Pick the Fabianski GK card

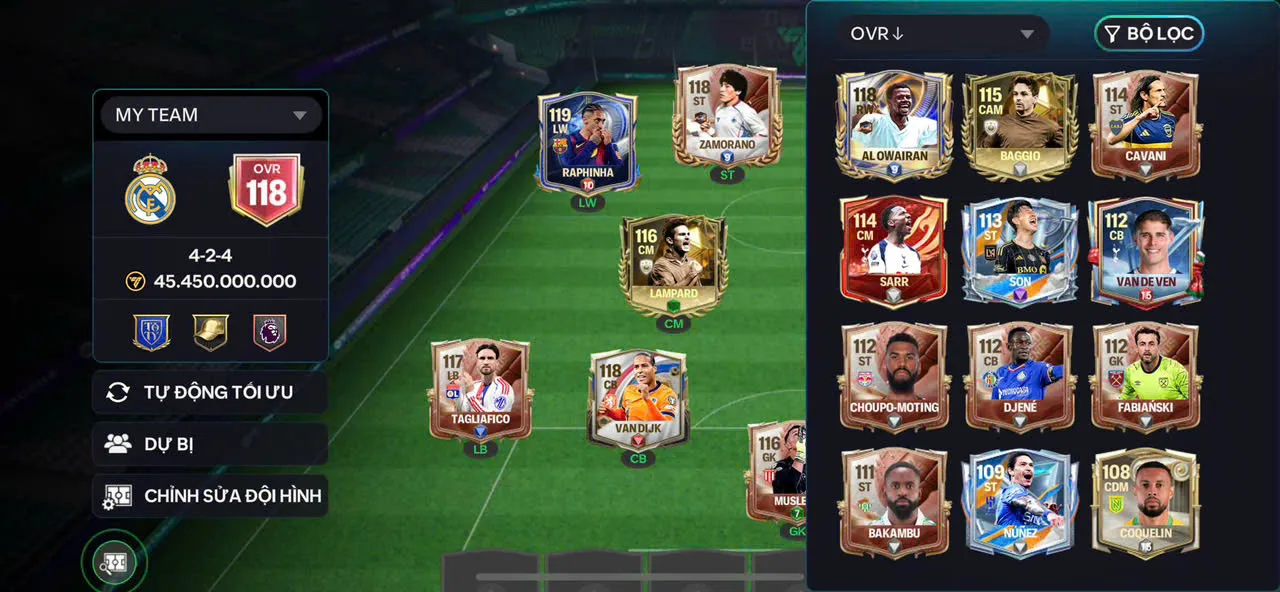coord(1145,376)
